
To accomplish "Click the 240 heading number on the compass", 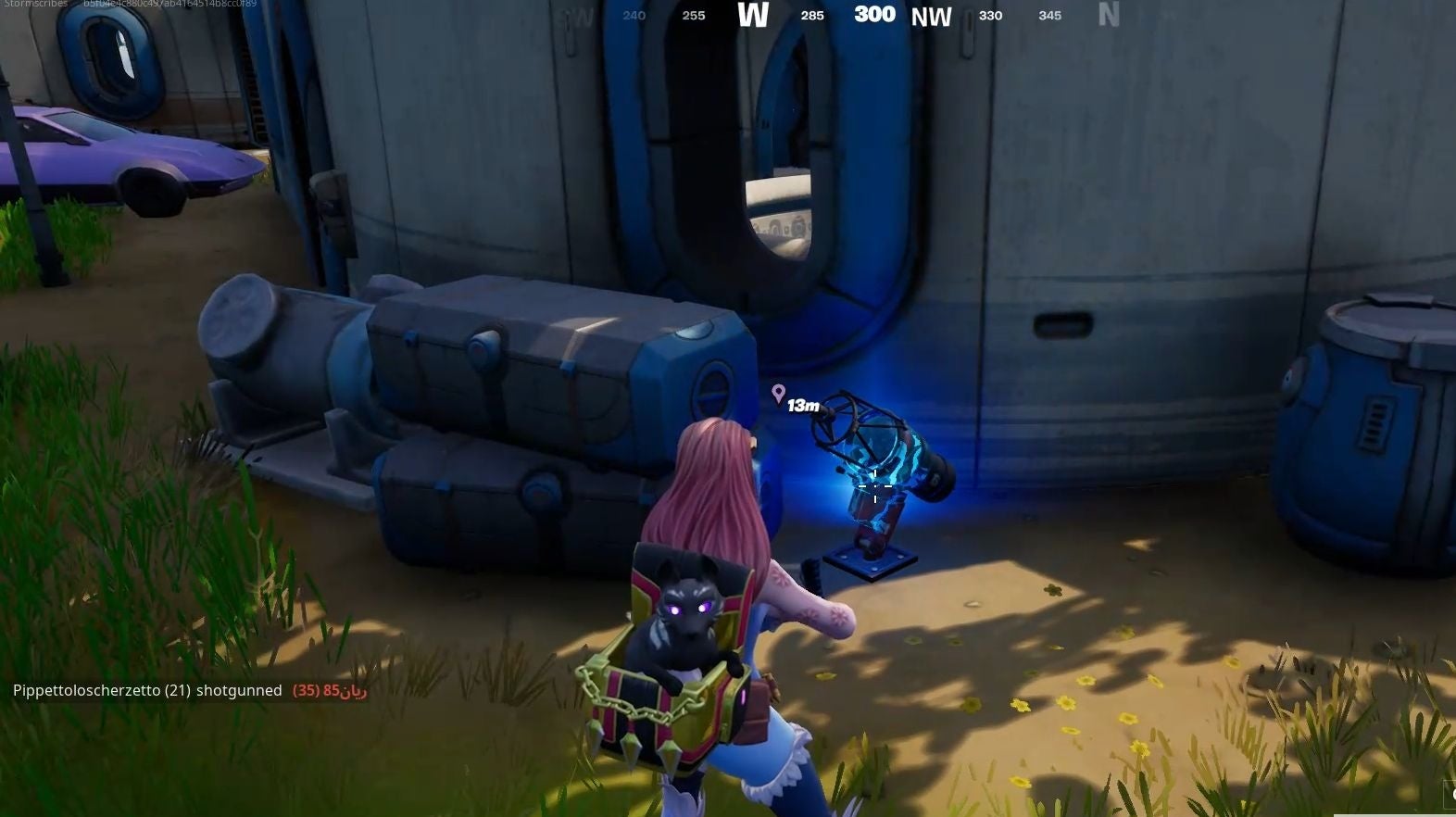I will (634, 16).
